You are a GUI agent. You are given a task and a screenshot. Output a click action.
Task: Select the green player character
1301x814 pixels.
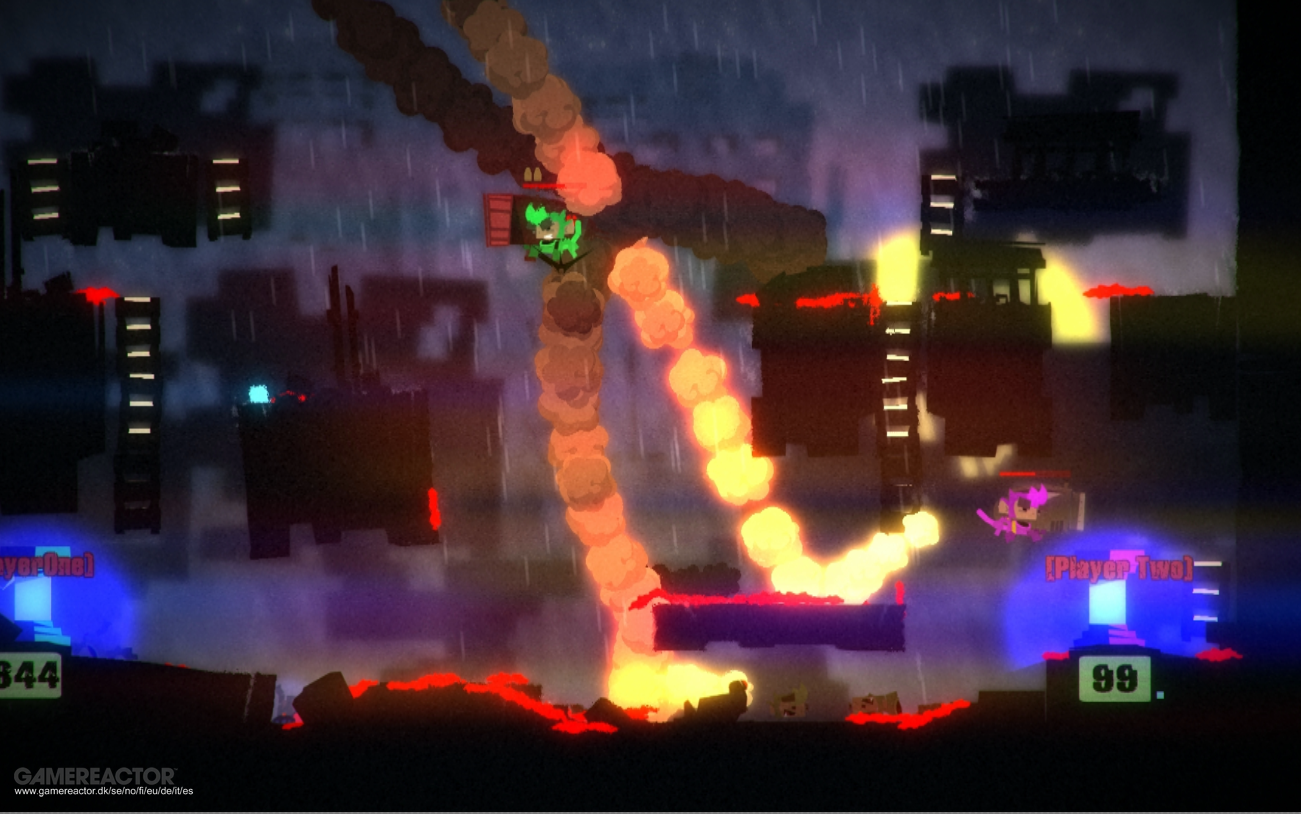tap(545, 228)
